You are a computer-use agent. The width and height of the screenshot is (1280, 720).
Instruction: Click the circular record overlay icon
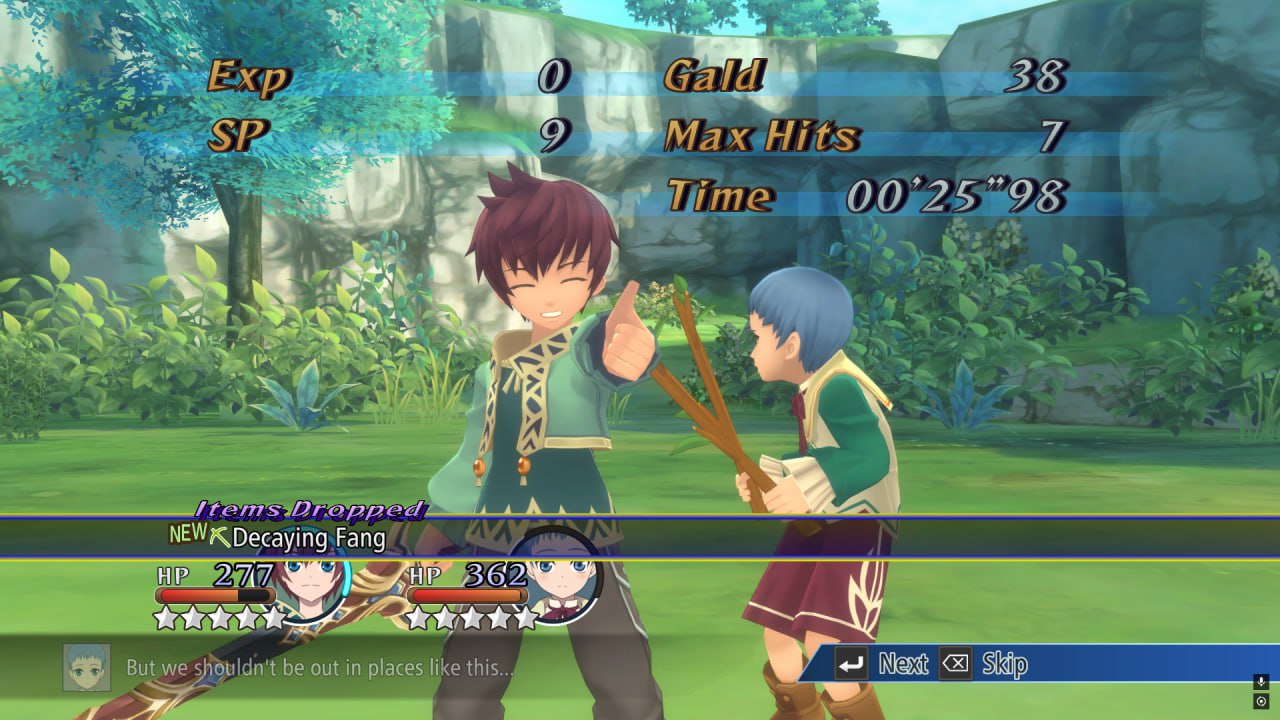1261,702
